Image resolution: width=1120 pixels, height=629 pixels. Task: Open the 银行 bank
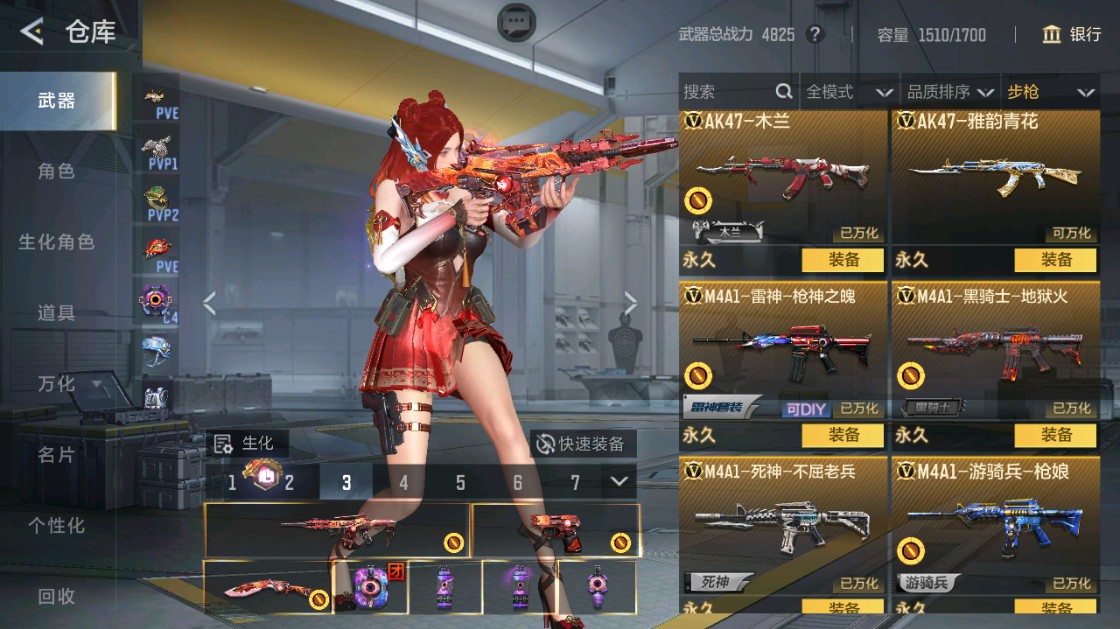1071,34
